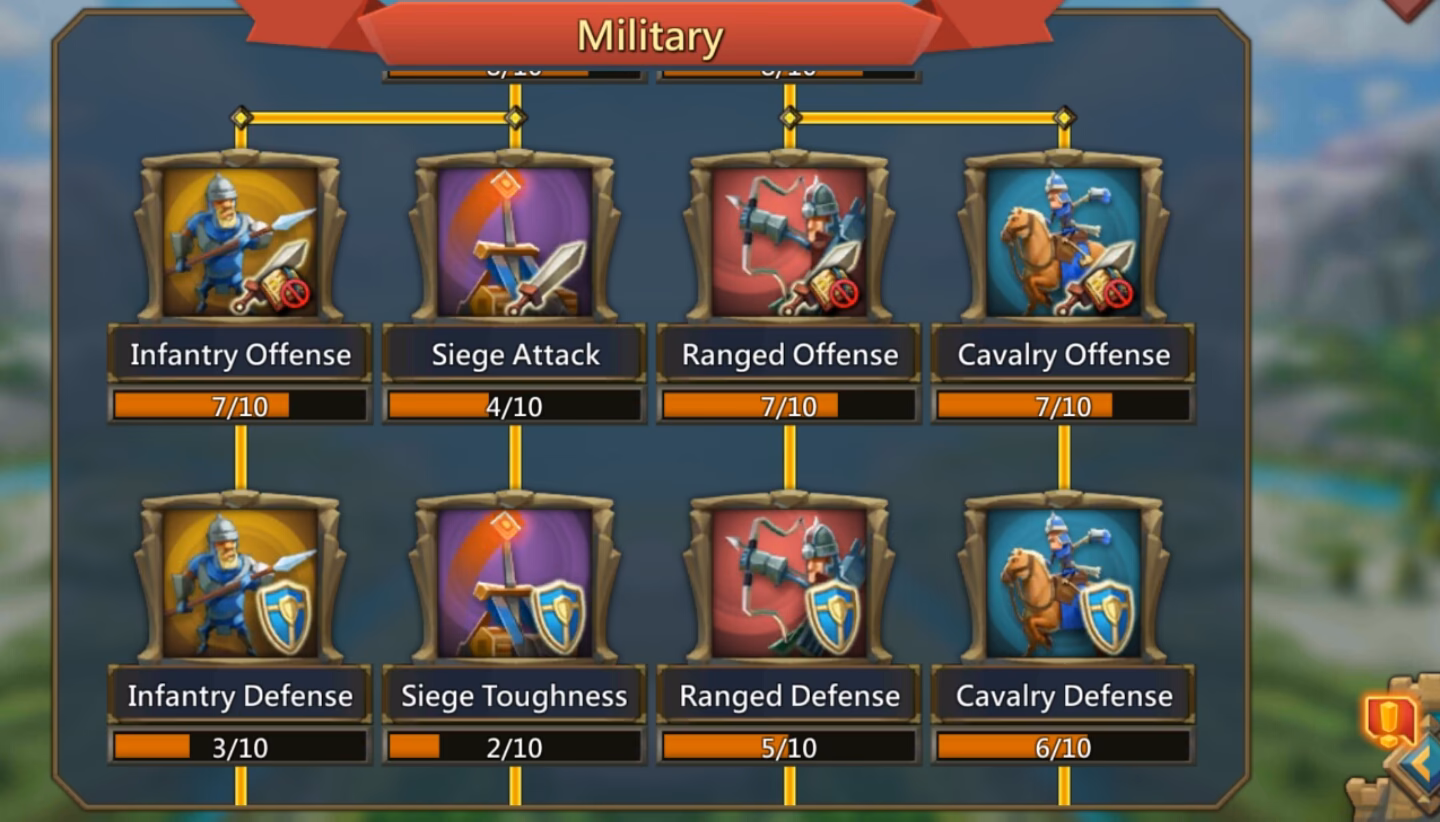Click the Cavalry Defense 6/10 progress bar
The height and width of the screenshot is (822, 1440).
click(1061, 746)
